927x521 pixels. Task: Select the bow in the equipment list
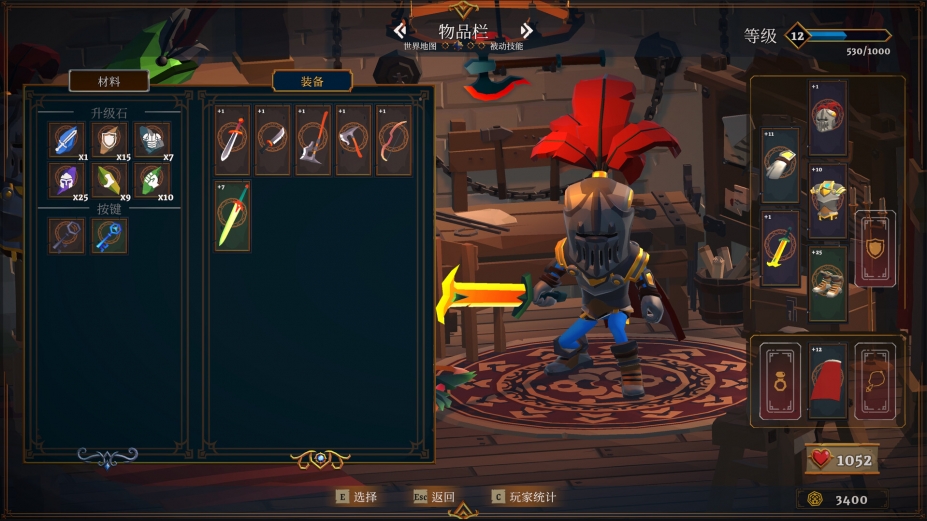pos(394,140)
